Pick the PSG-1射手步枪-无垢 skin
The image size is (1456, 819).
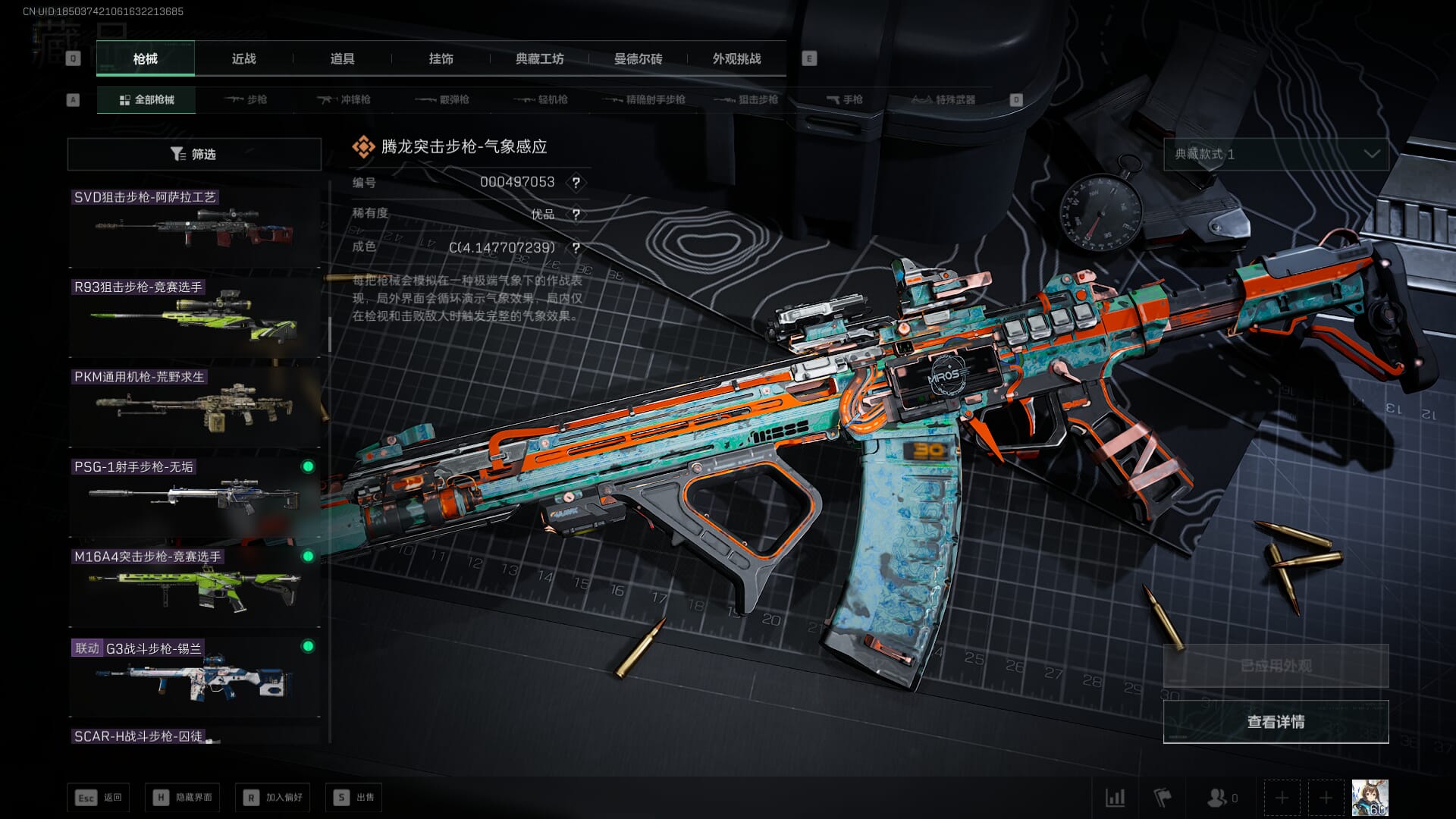pos(194,497)
